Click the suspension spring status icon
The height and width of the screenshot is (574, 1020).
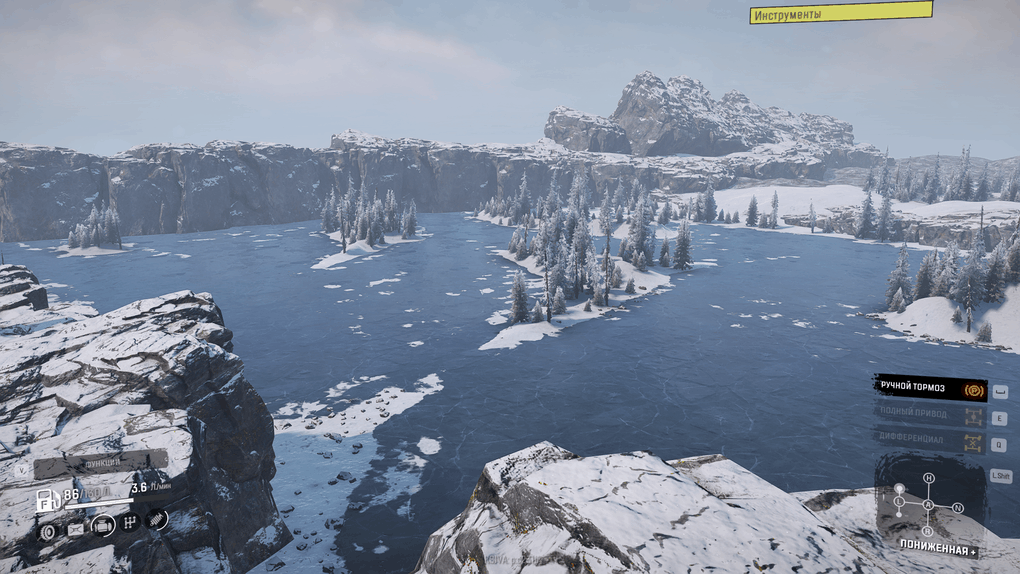[157, 519]
